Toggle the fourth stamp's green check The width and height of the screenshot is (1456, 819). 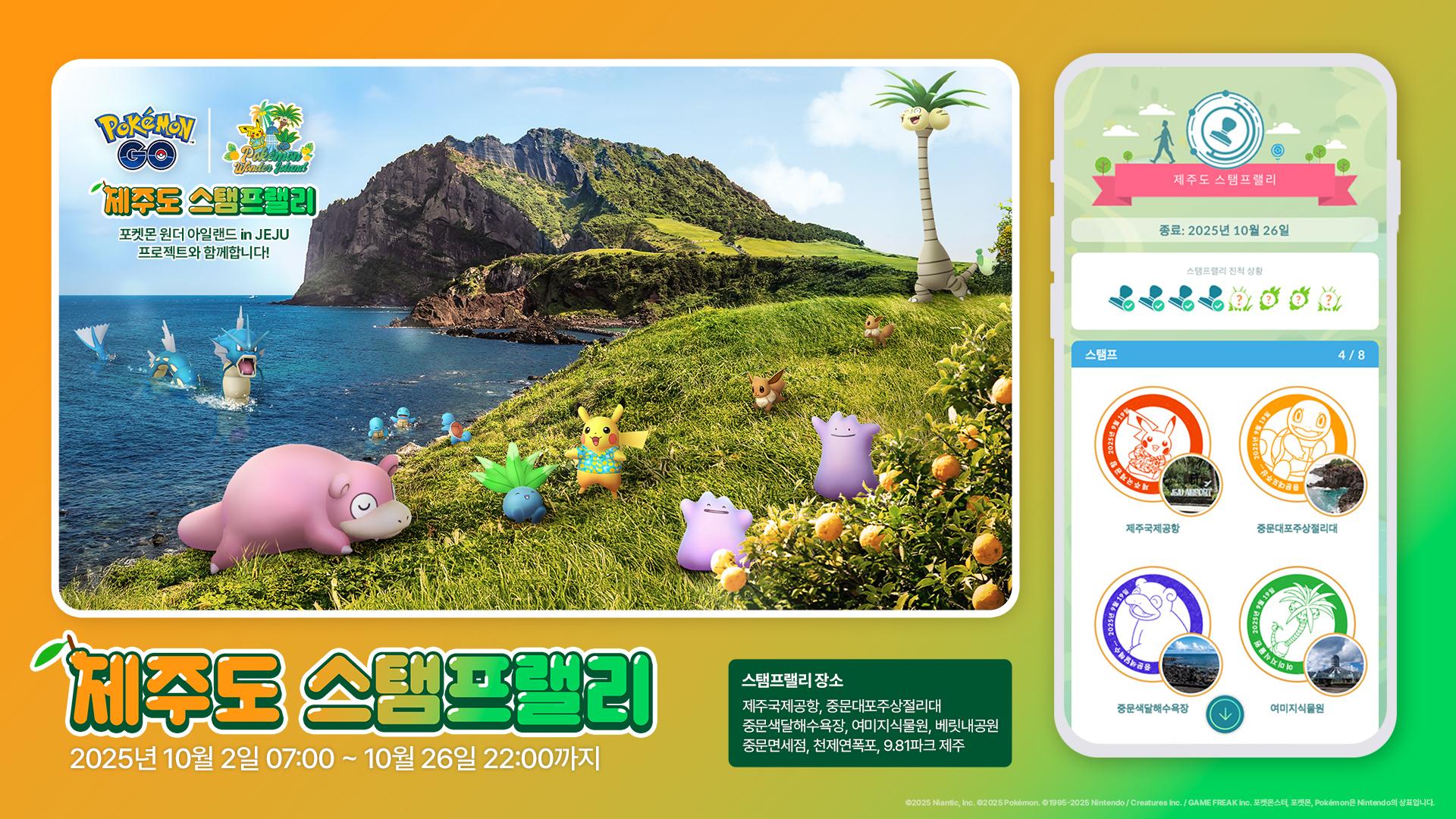coord(1219,306)
